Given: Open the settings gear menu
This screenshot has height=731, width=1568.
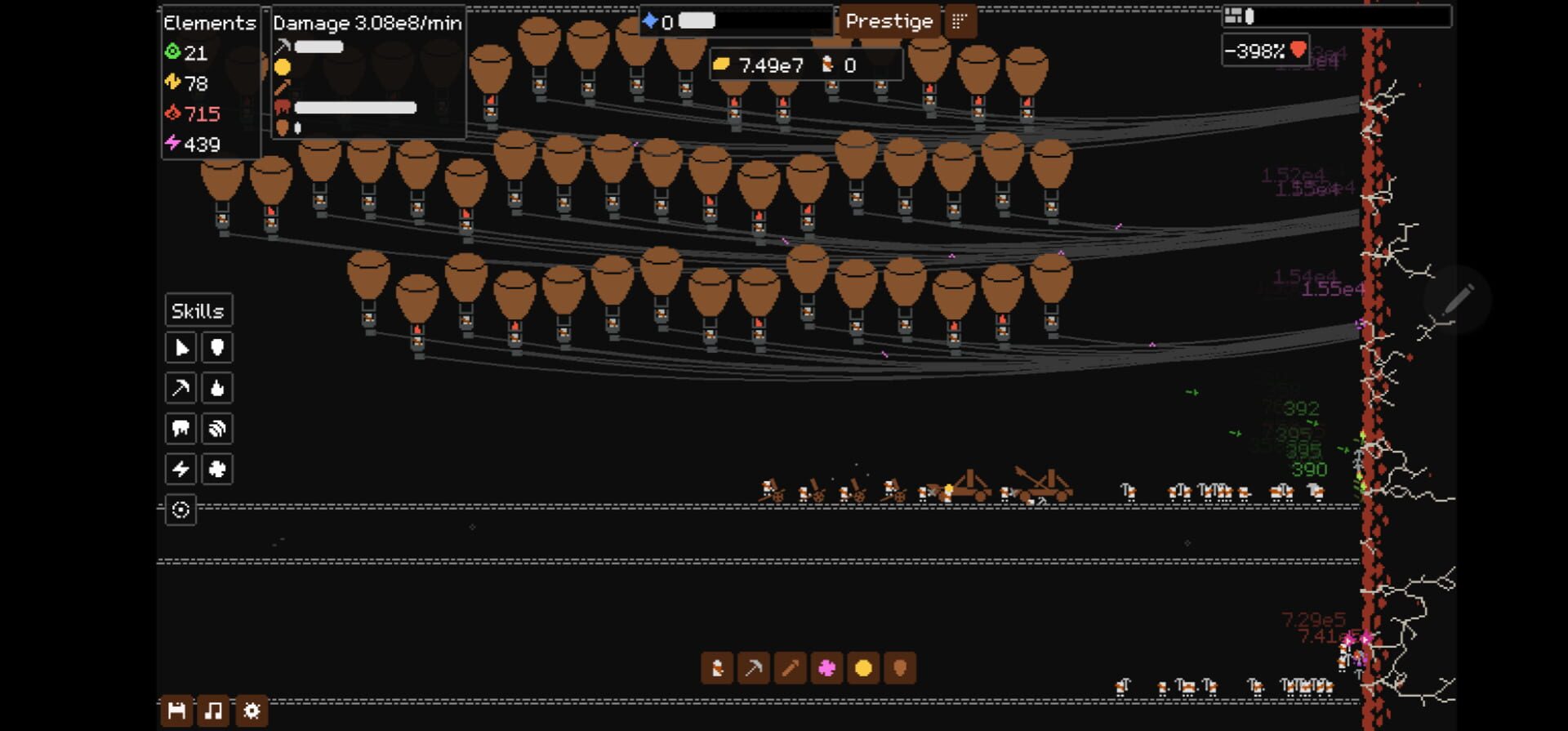Looking at the screenshot, I should [252, 710].
